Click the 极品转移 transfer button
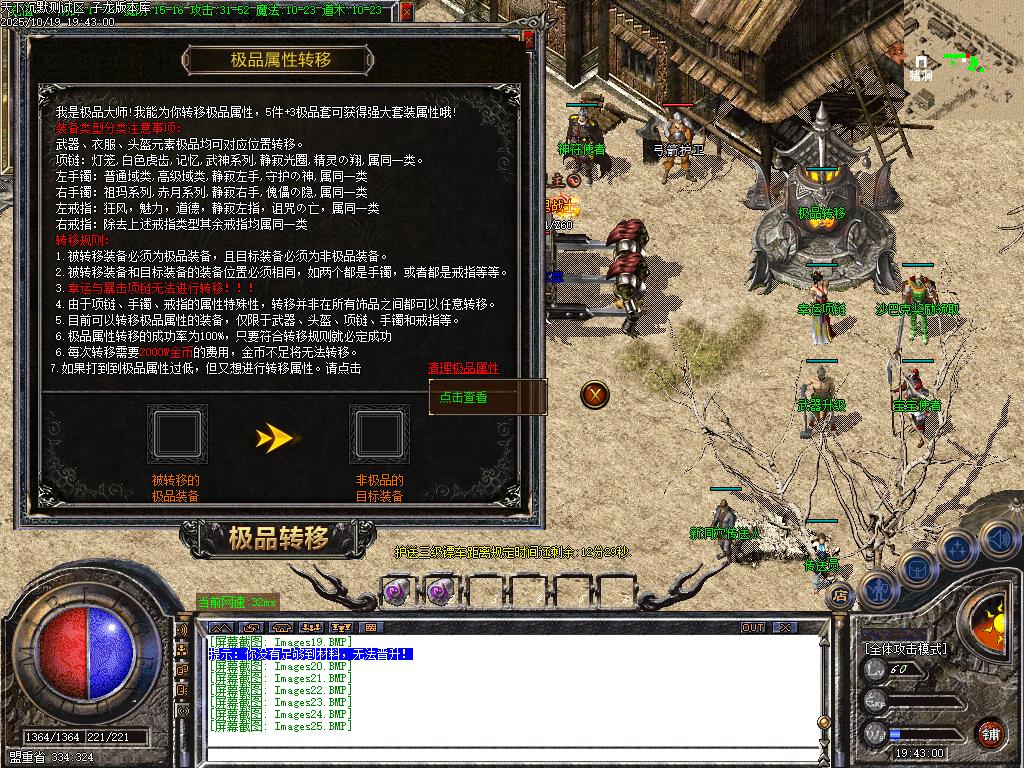 point(264,539)
